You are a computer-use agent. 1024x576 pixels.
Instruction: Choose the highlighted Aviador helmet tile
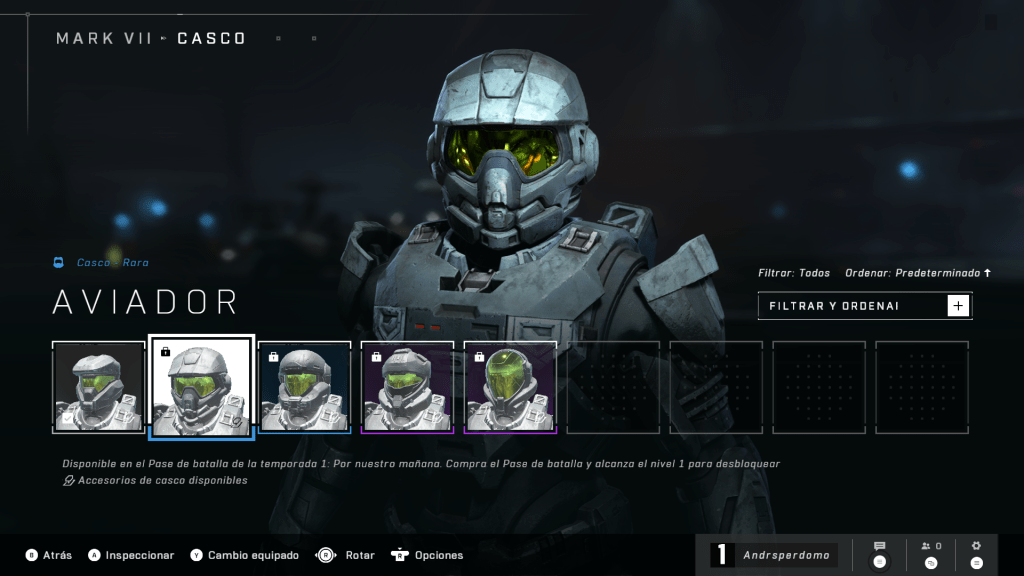coord(201,387)
